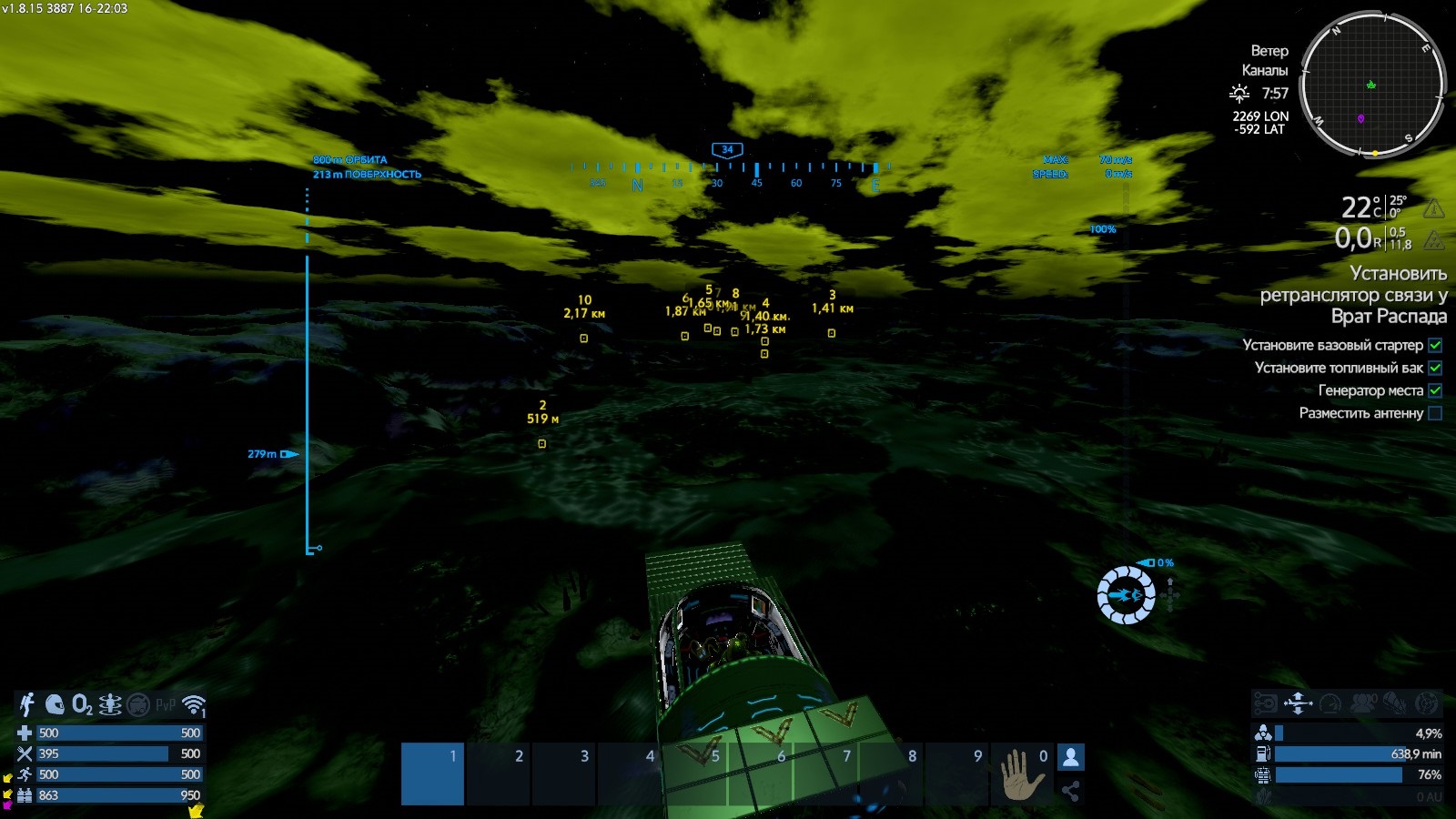Click the circular thruster indicator icon
Image resolution: width=1456 pixels, height=819 pixels.
point(1126,595)
